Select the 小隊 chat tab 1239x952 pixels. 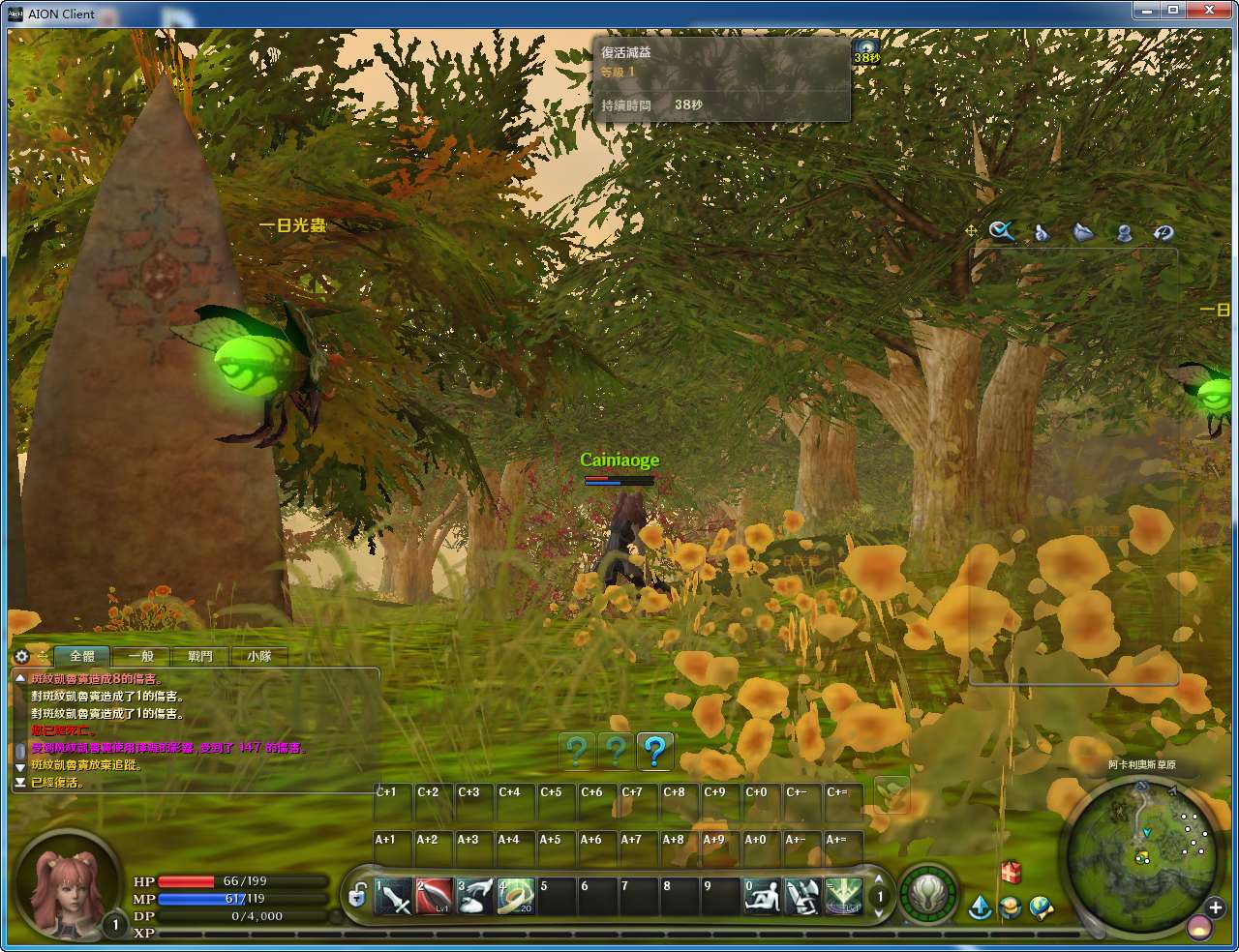point(259,656)
